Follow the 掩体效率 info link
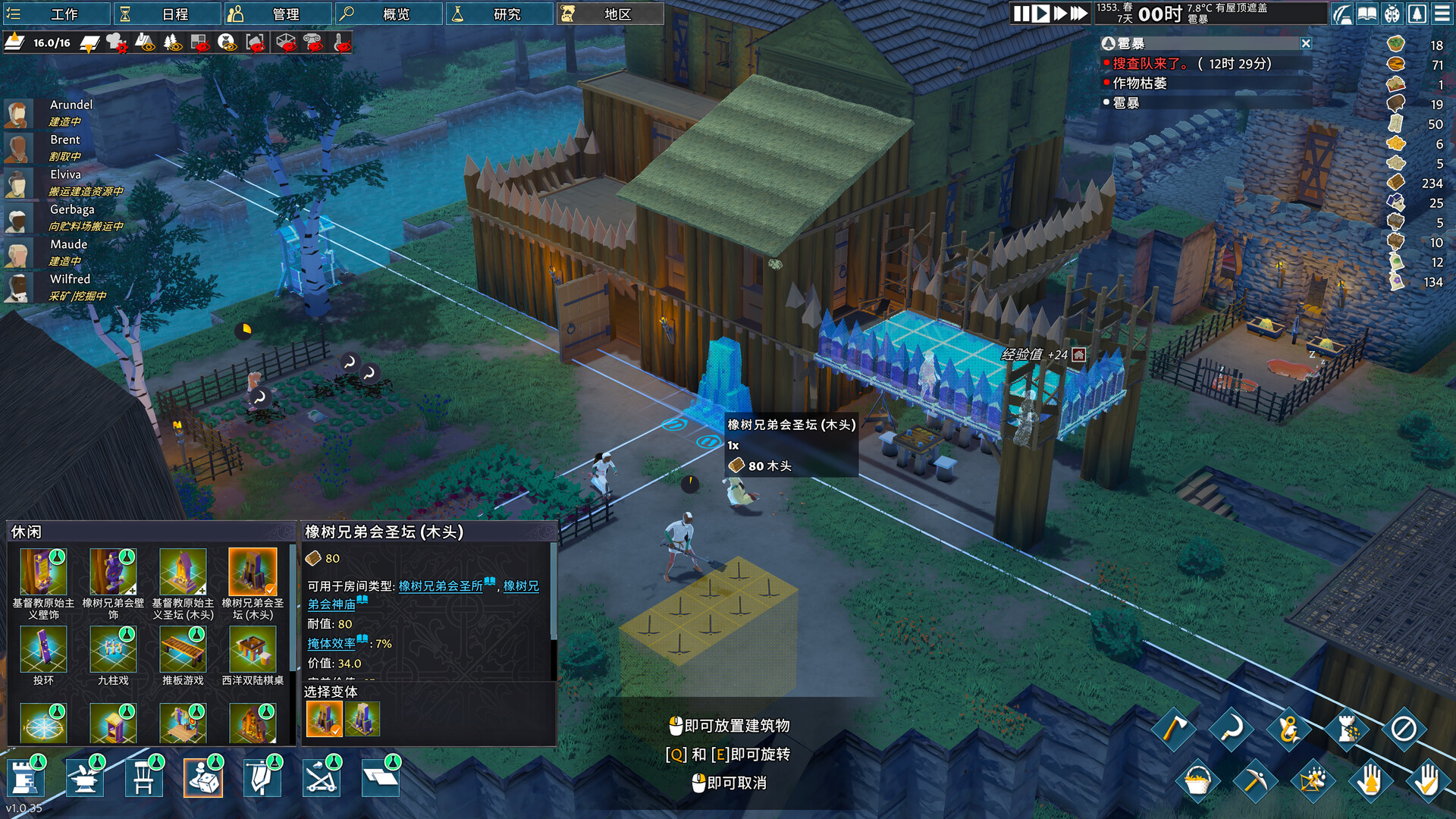The width and height of the screenshot is (1456, 819). click(x=331, y=643)
